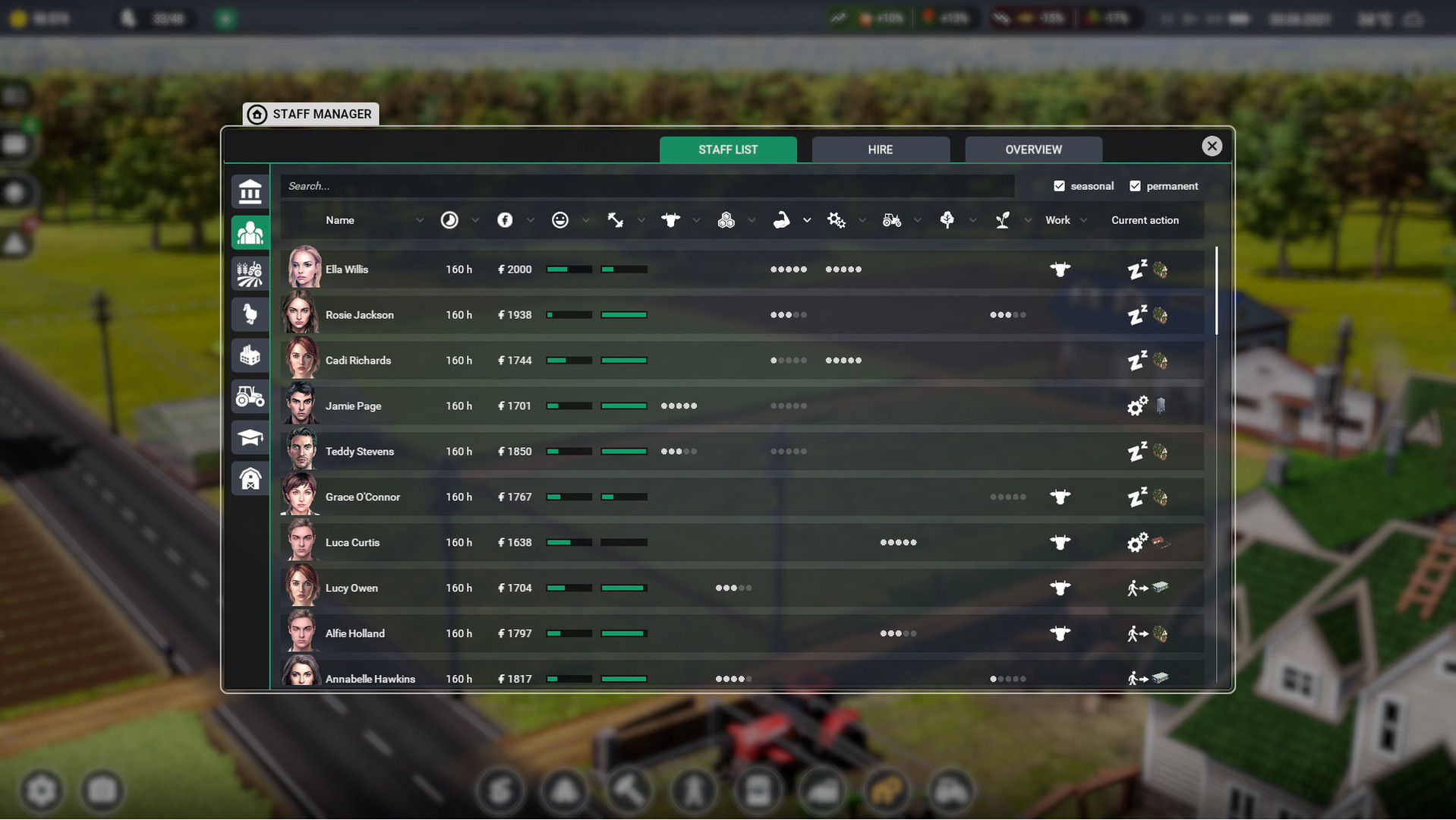Uncheck the seasonal filter
Screen dimensions: 1456x820
[x=1059, y=185]
